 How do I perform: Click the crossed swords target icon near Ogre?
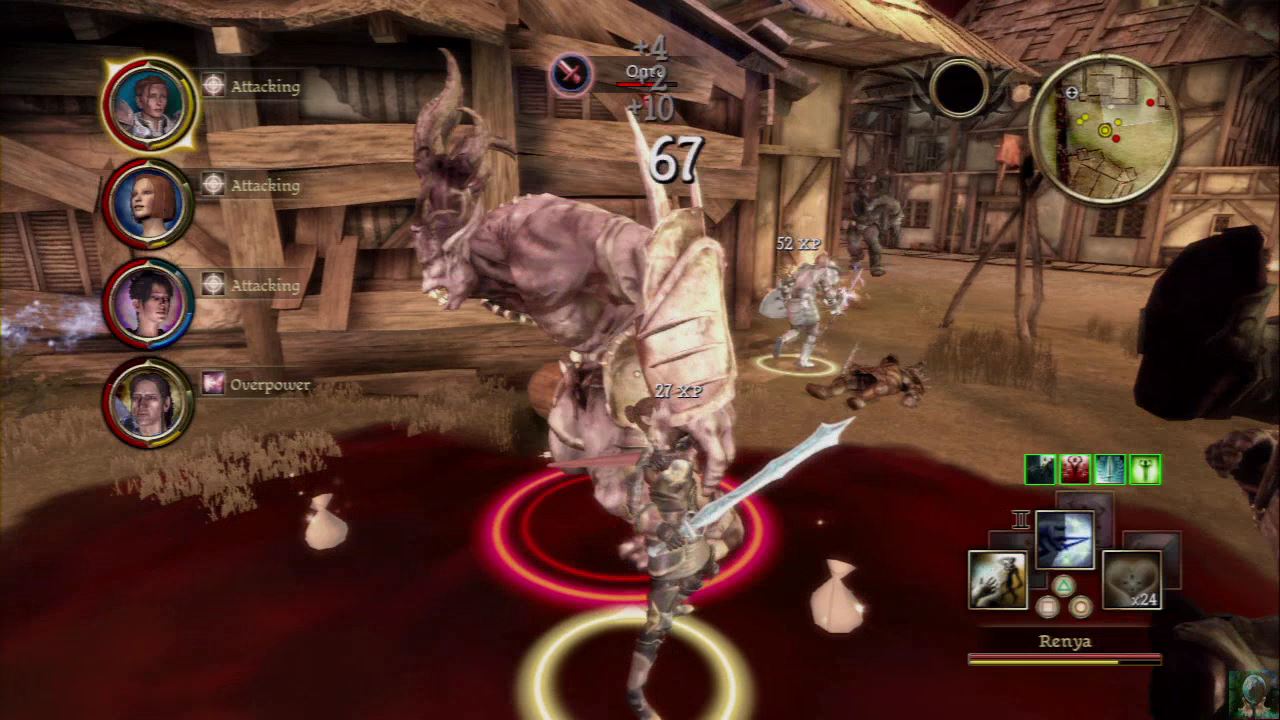coord(569,73)
